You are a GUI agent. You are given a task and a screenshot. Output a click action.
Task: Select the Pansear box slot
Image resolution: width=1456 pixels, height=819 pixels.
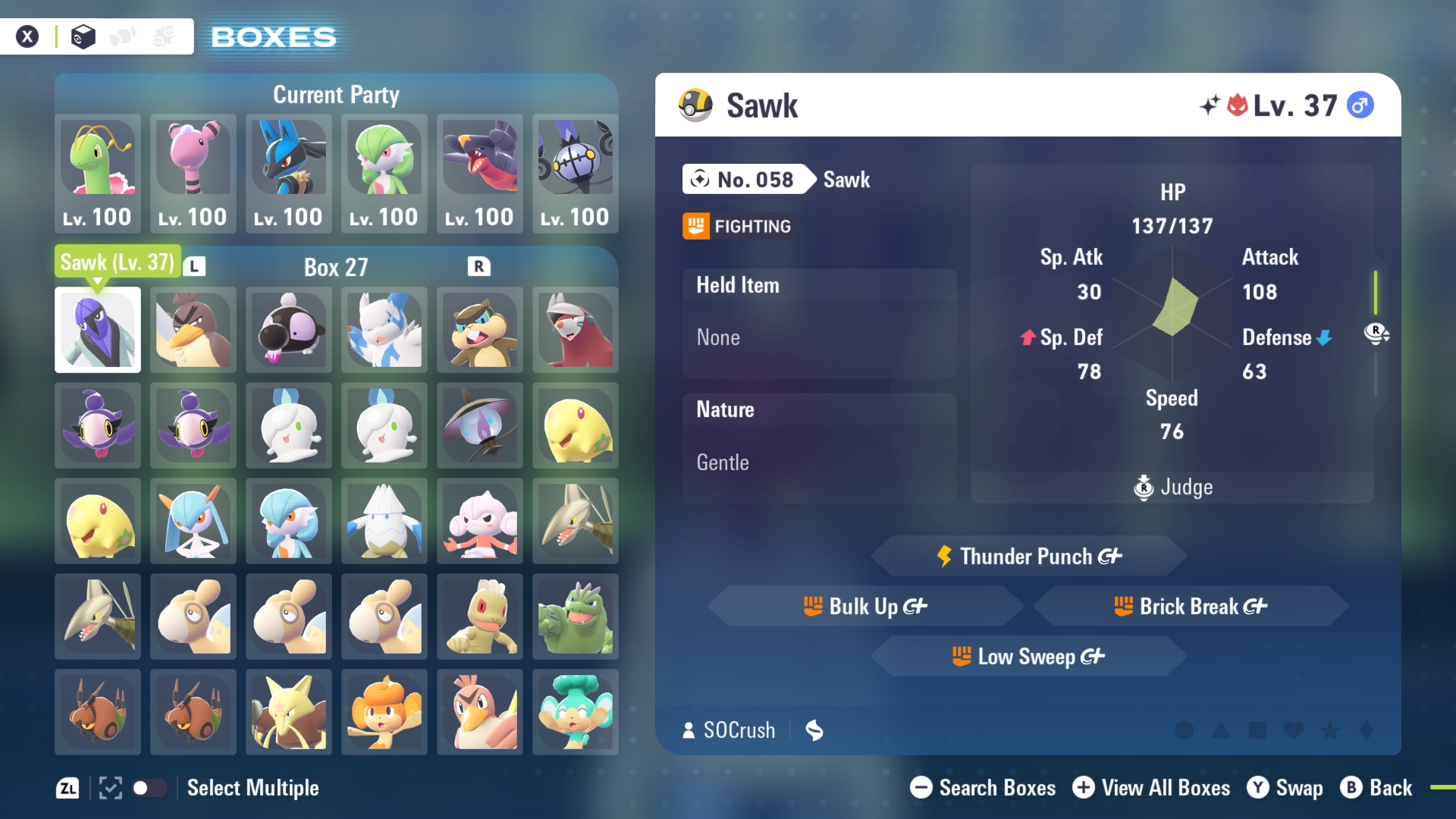[x=384, y=712]
